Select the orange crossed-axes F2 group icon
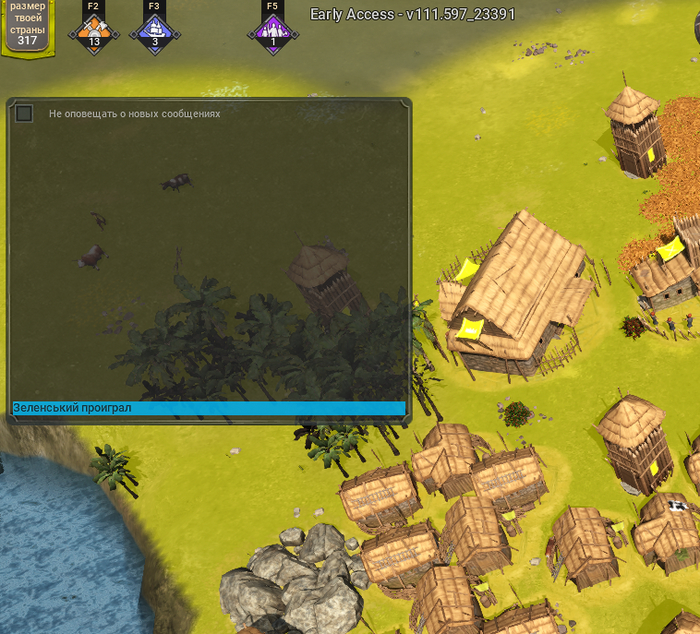The width and height of the screenshot is (700, 634). pos(93,29)
